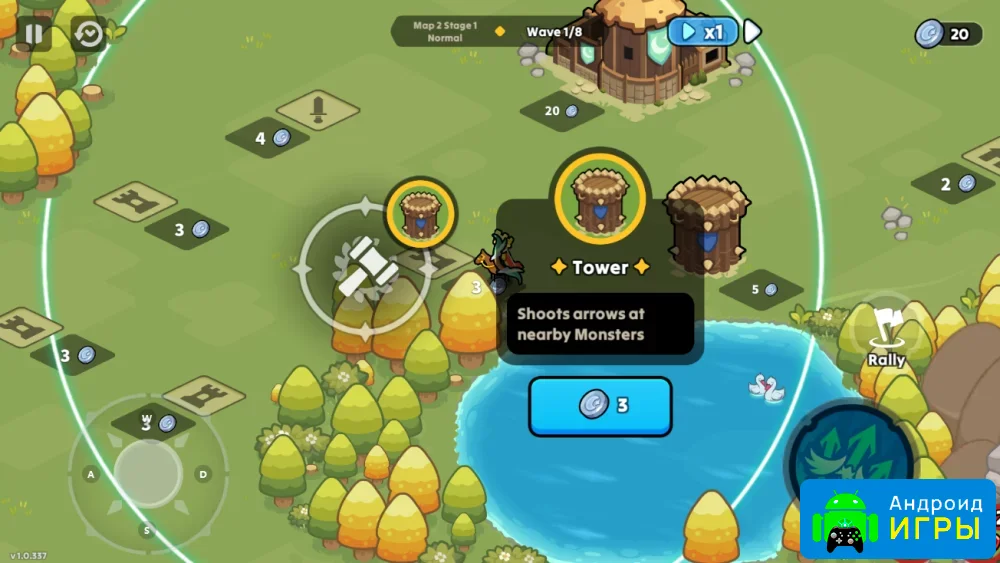Activate the Rally flag button
Viewport: 1000px width, 563px height.
coord(886,334)
